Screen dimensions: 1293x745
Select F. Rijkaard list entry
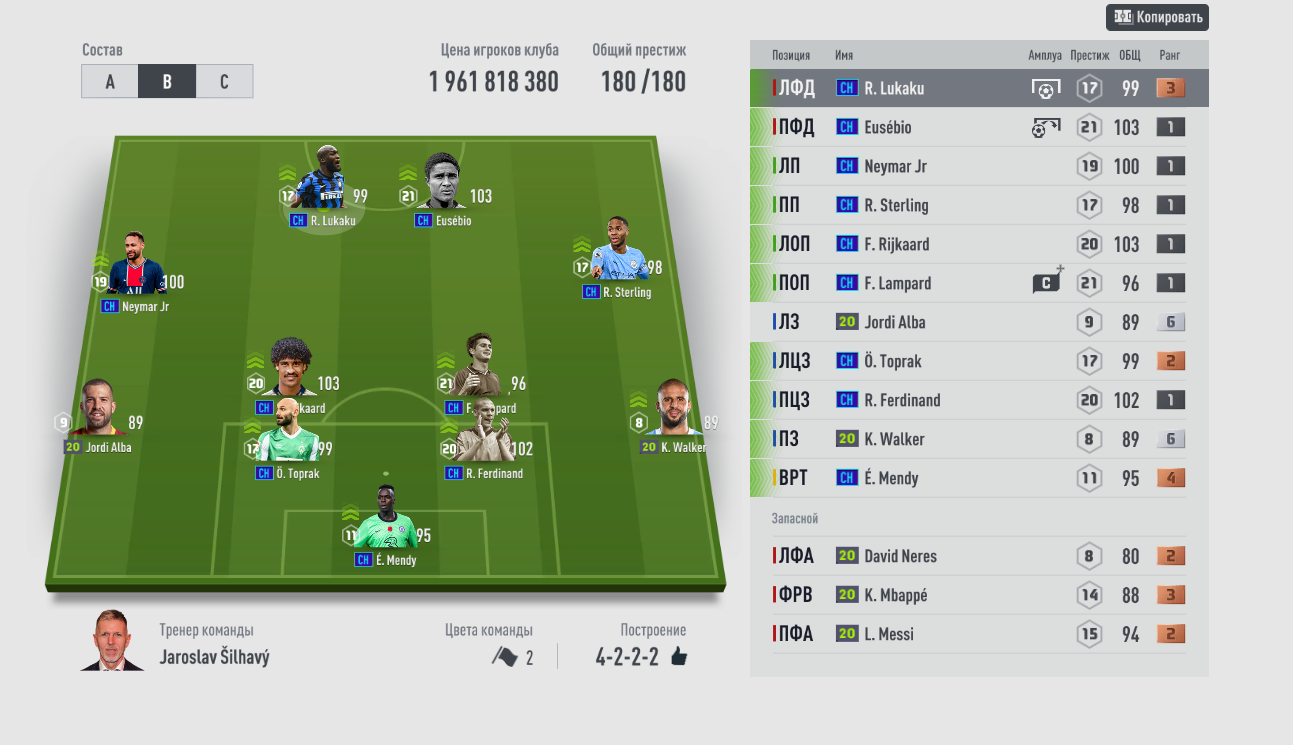[x=978, y=244]
